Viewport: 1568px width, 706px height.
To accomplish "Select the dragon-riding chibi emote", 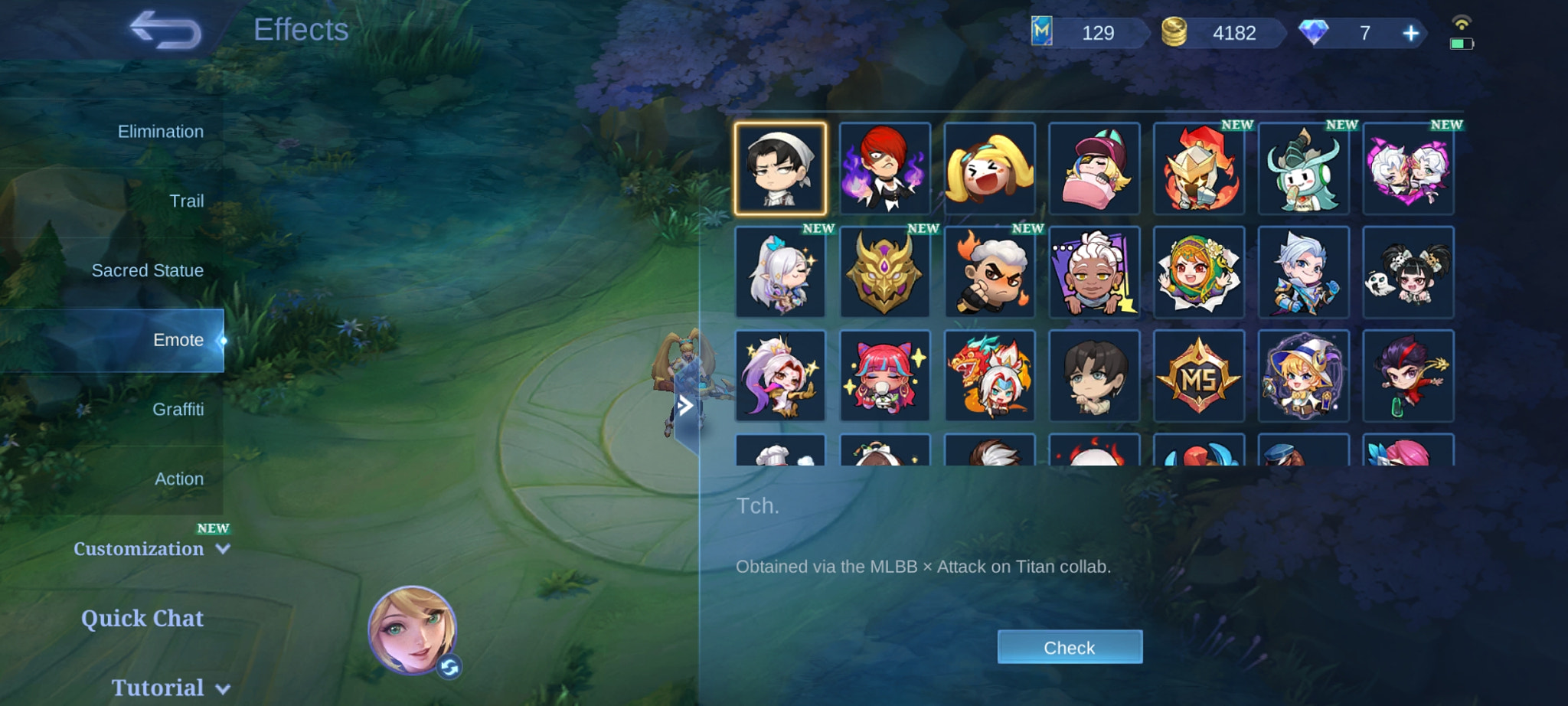I will pos(991,377).
